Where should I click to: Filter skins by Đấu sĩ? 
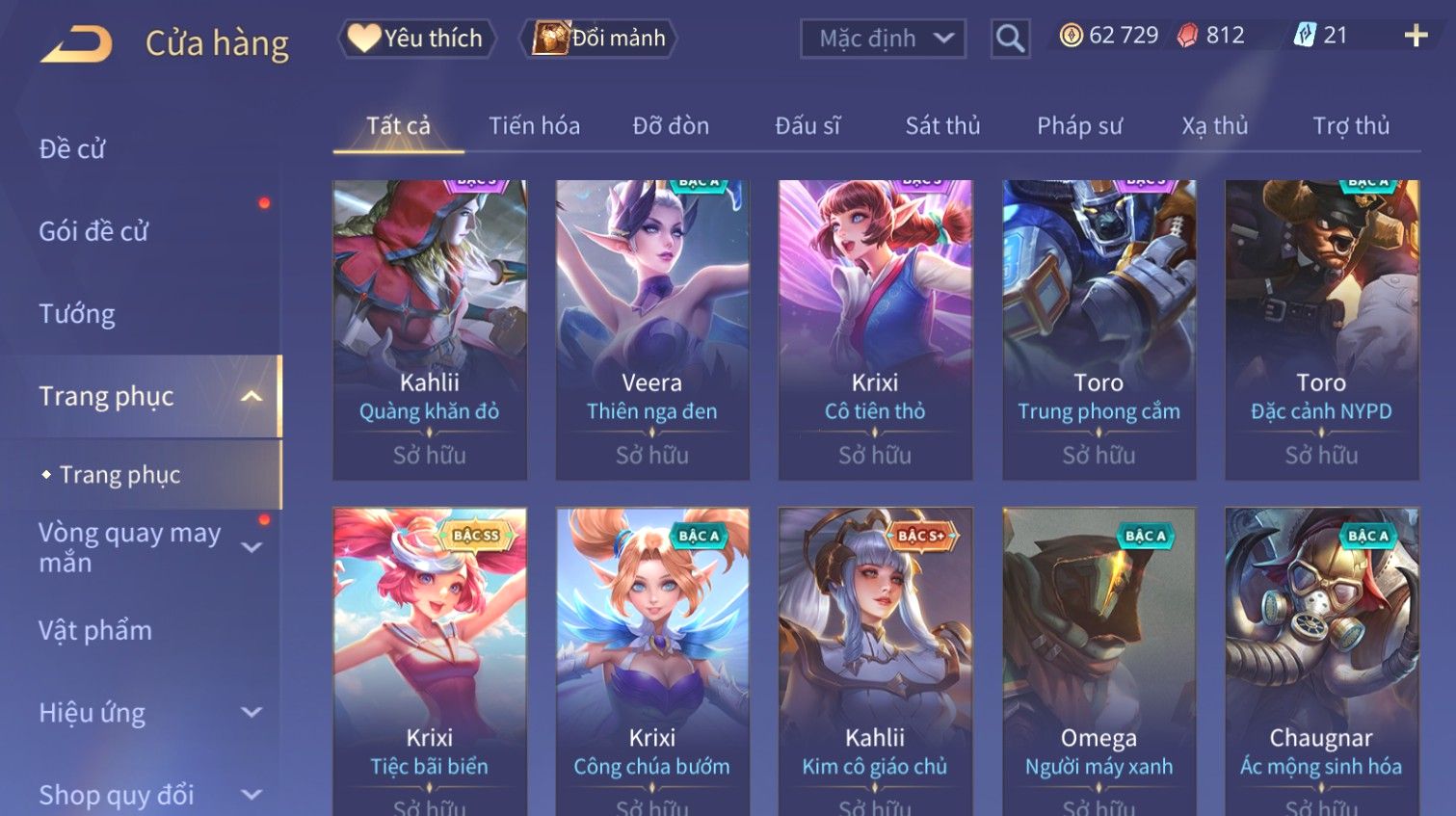click(x=807, y=126)
